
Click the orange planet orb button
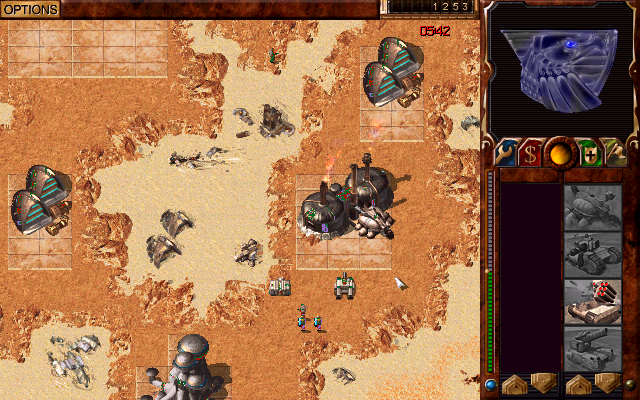point(558,153)
